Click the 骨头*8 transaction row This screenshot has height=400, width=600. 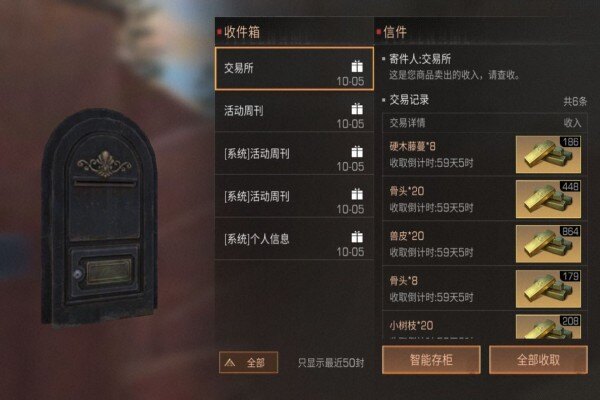tap(450, 288)
